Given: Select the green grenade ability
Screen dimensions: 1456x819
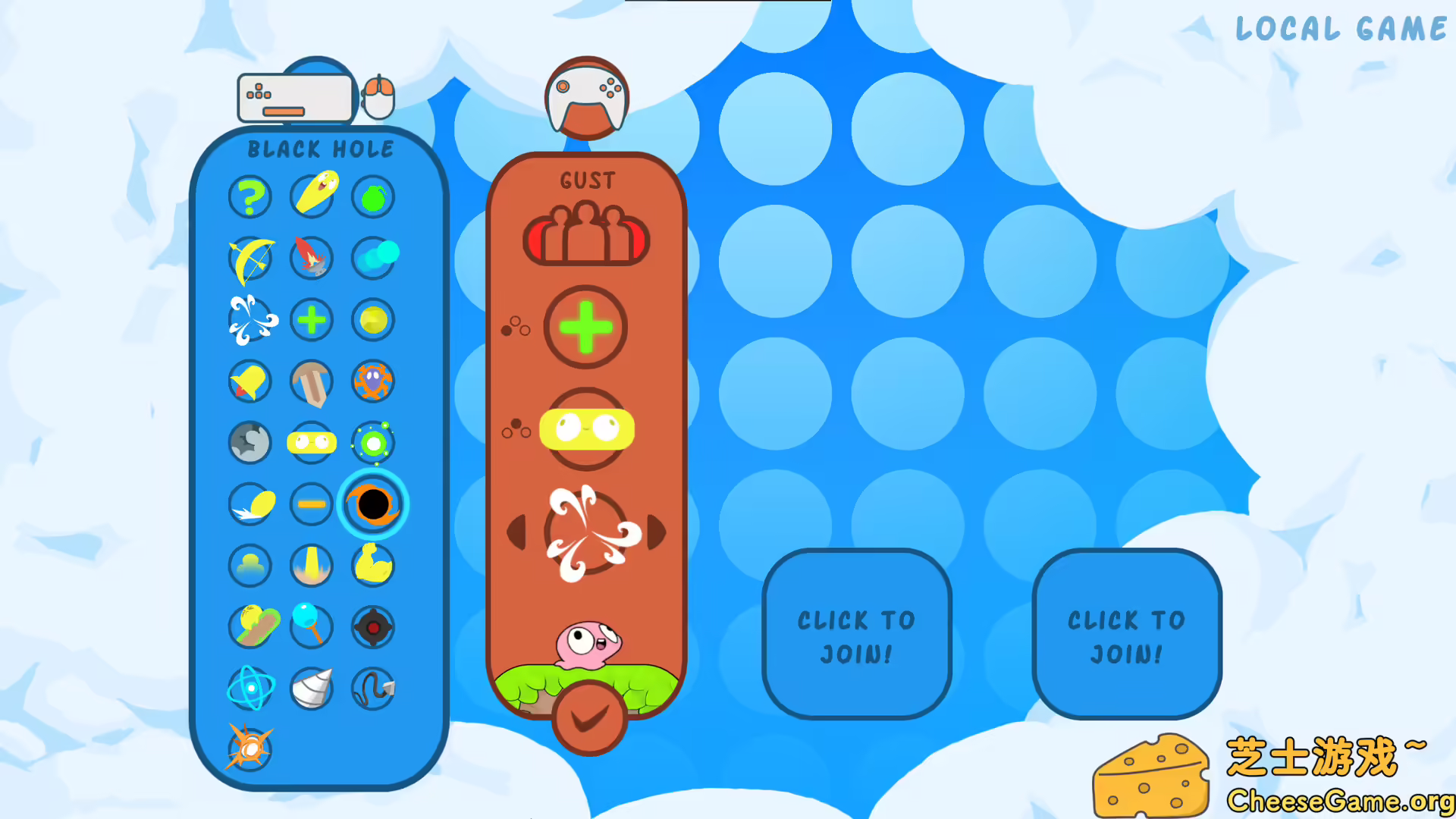Looking at the screenshot, I should pos(372,196).
